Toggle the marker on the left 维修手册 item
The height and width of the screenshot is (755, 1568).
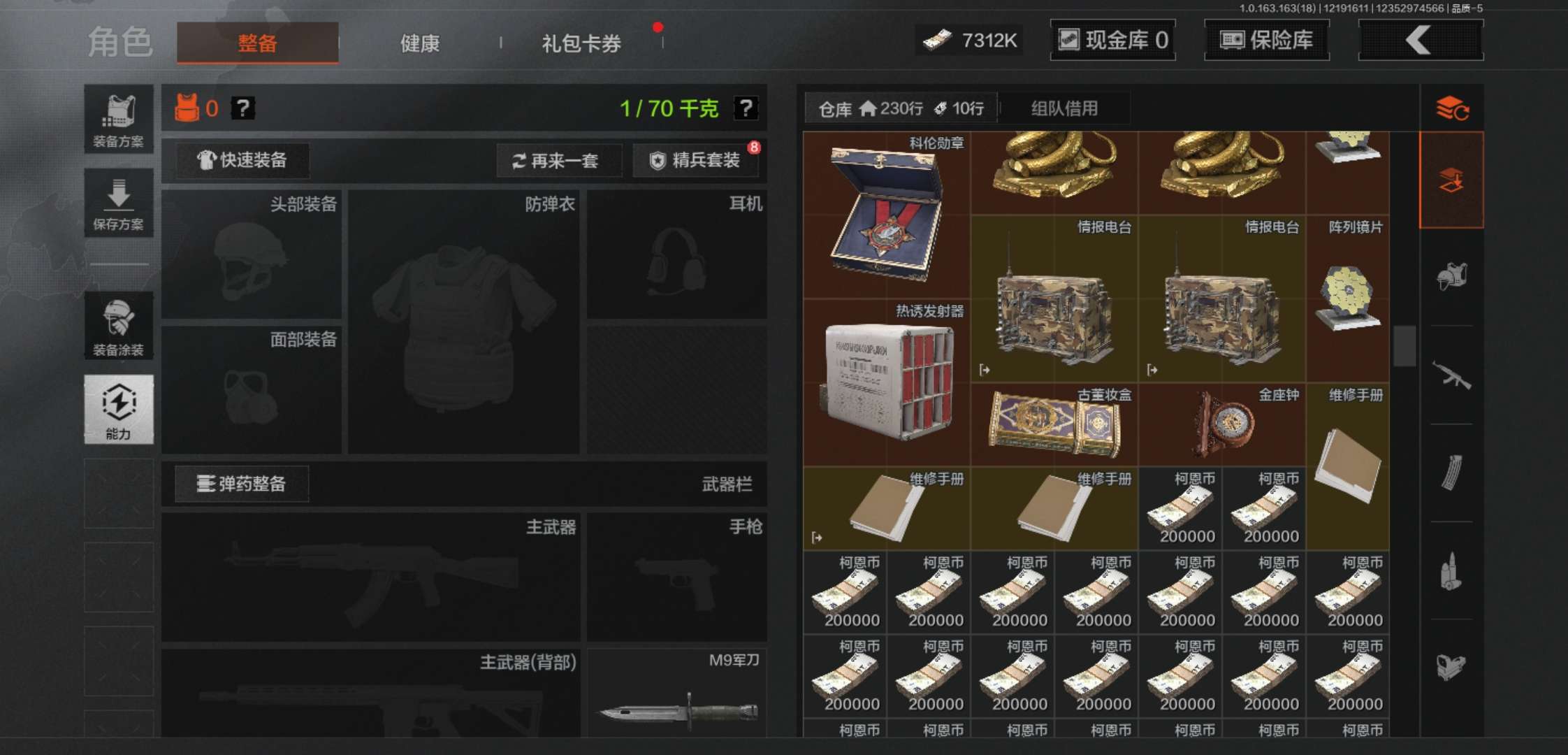(x=816, y=538)
